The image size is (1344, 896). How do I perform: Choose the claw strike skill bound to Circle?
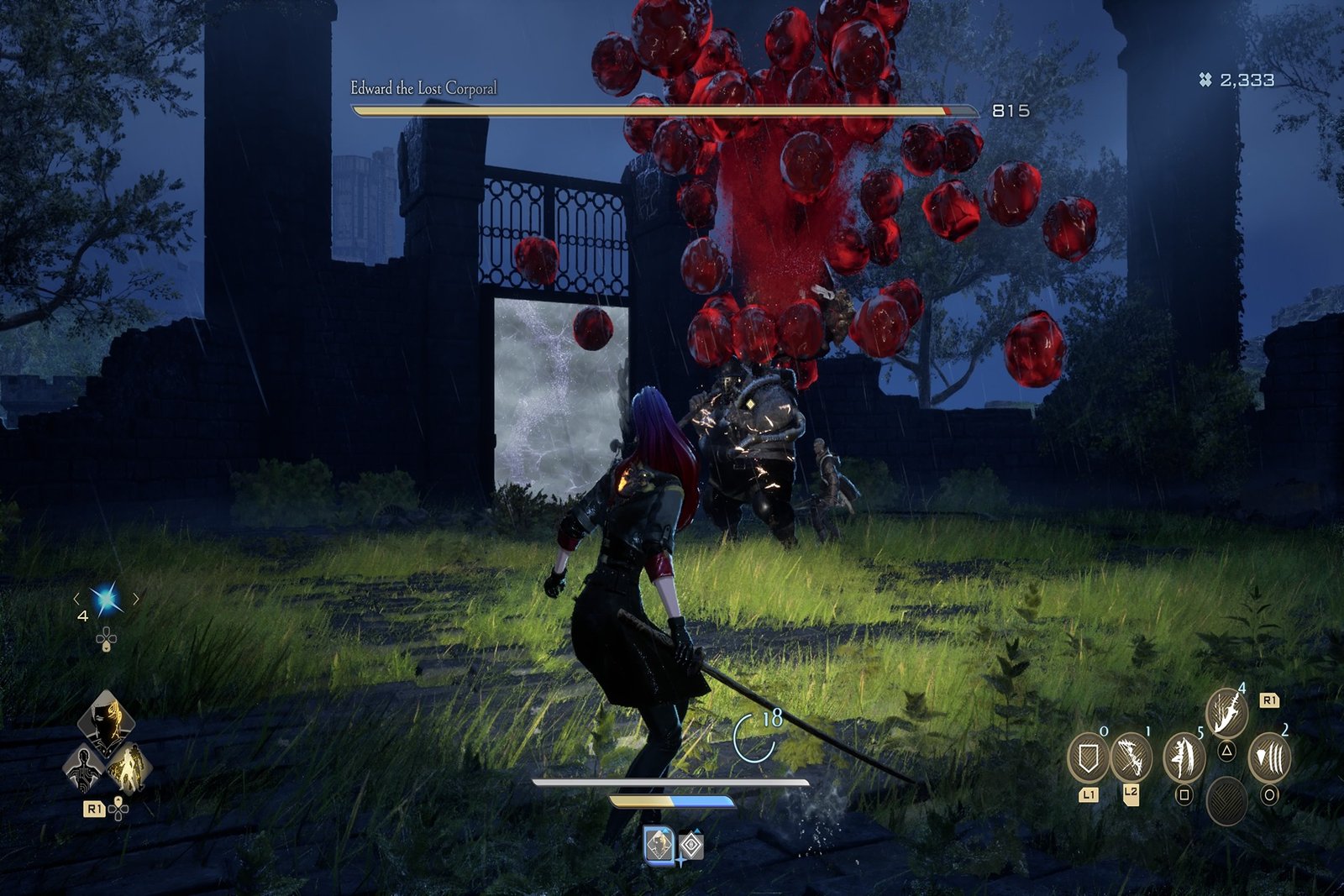1271,757
